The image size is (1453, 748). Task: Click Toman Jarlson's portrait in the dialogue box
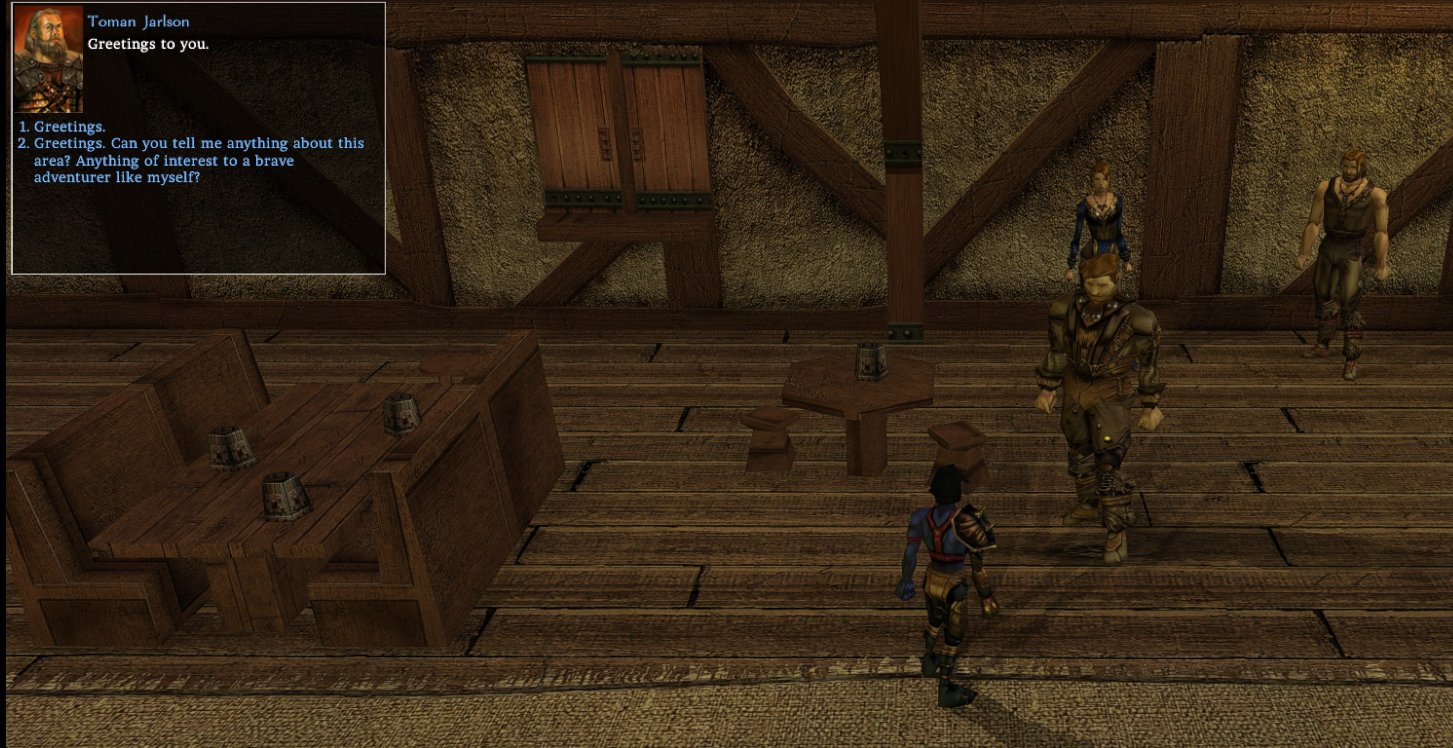click(48, 60)
